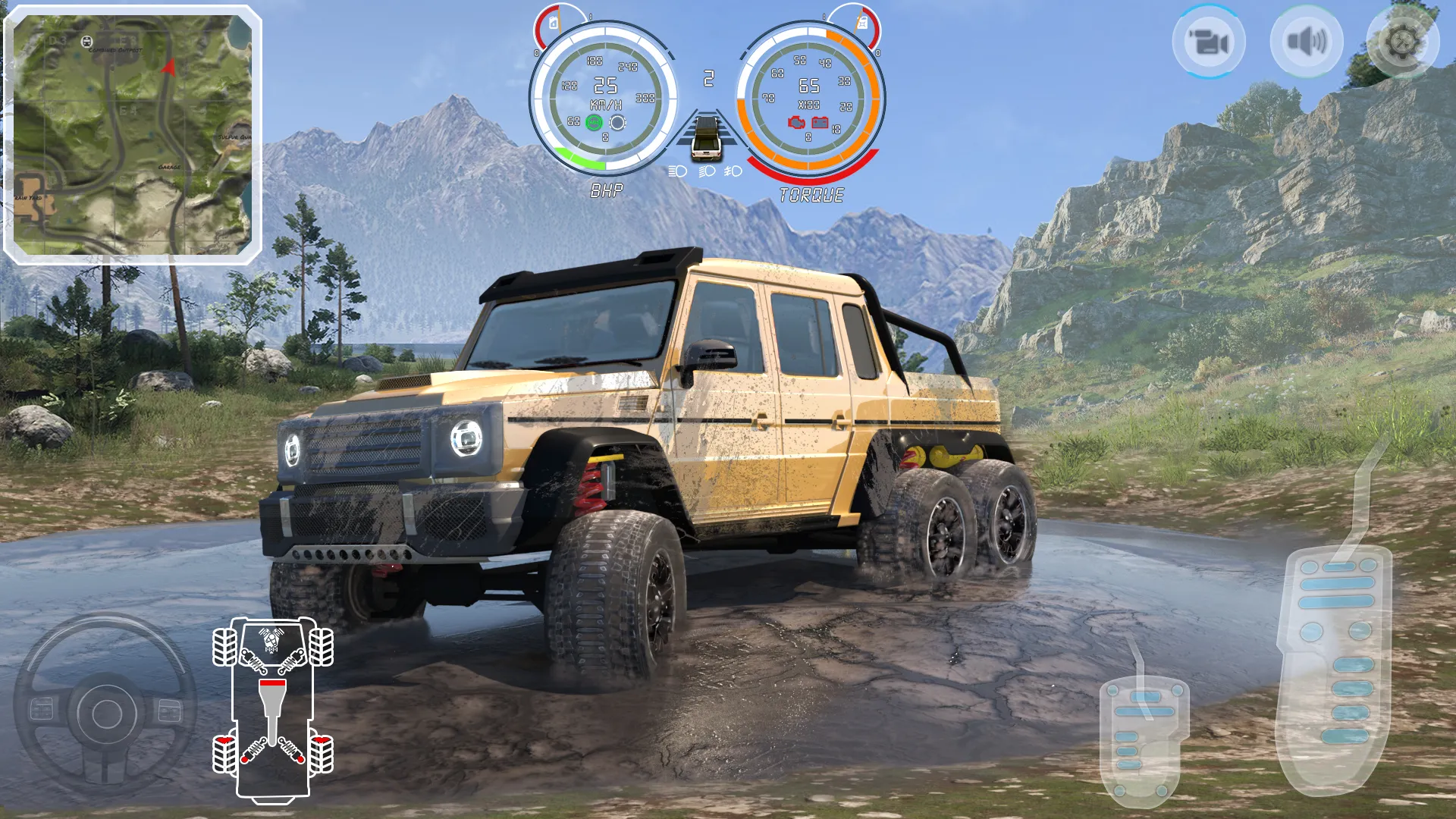
Task: Tap the gear number indicator showing 2
Action: click(x=709, y=76)
